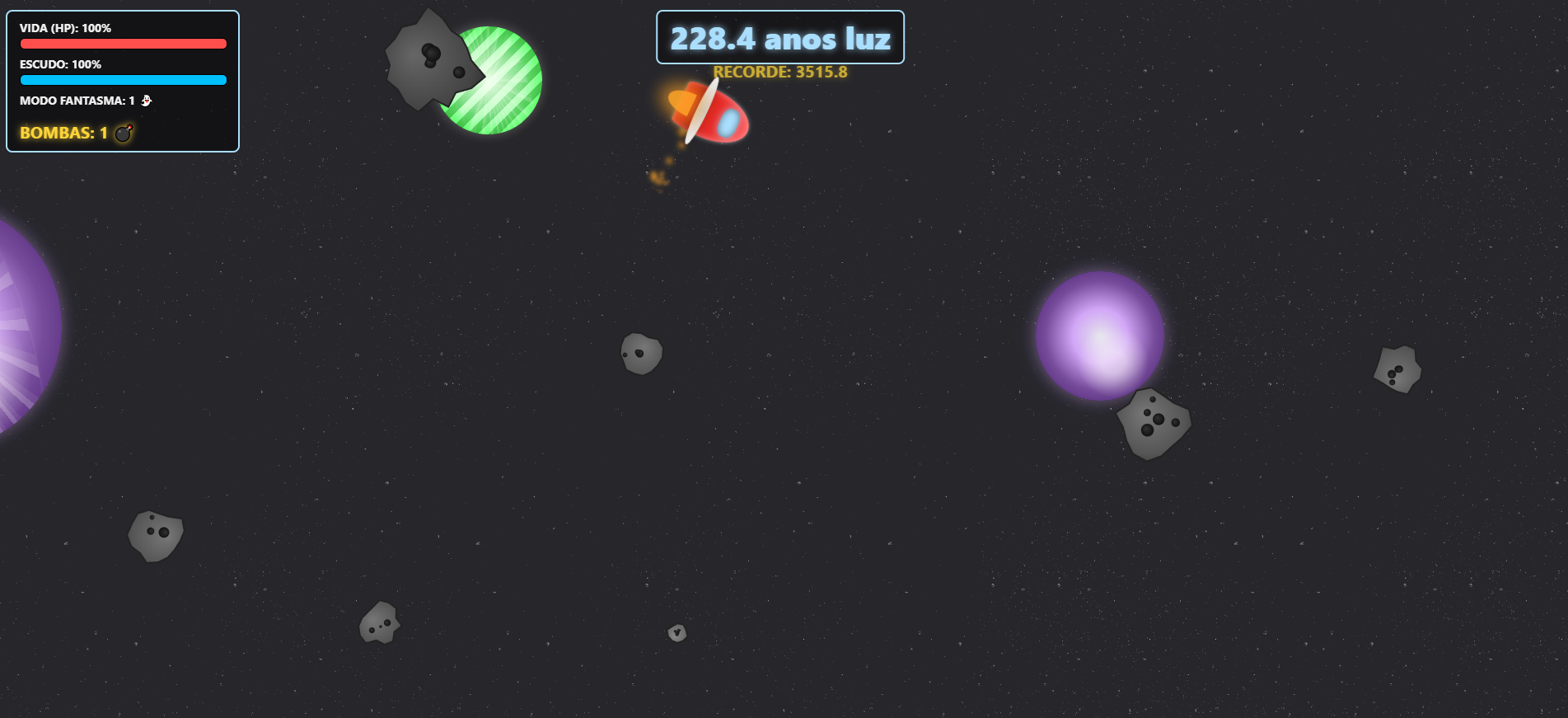The image size is (1568, 718).
Task: Click the bomb icon in the HUD
Action: (x=123, y=133)
